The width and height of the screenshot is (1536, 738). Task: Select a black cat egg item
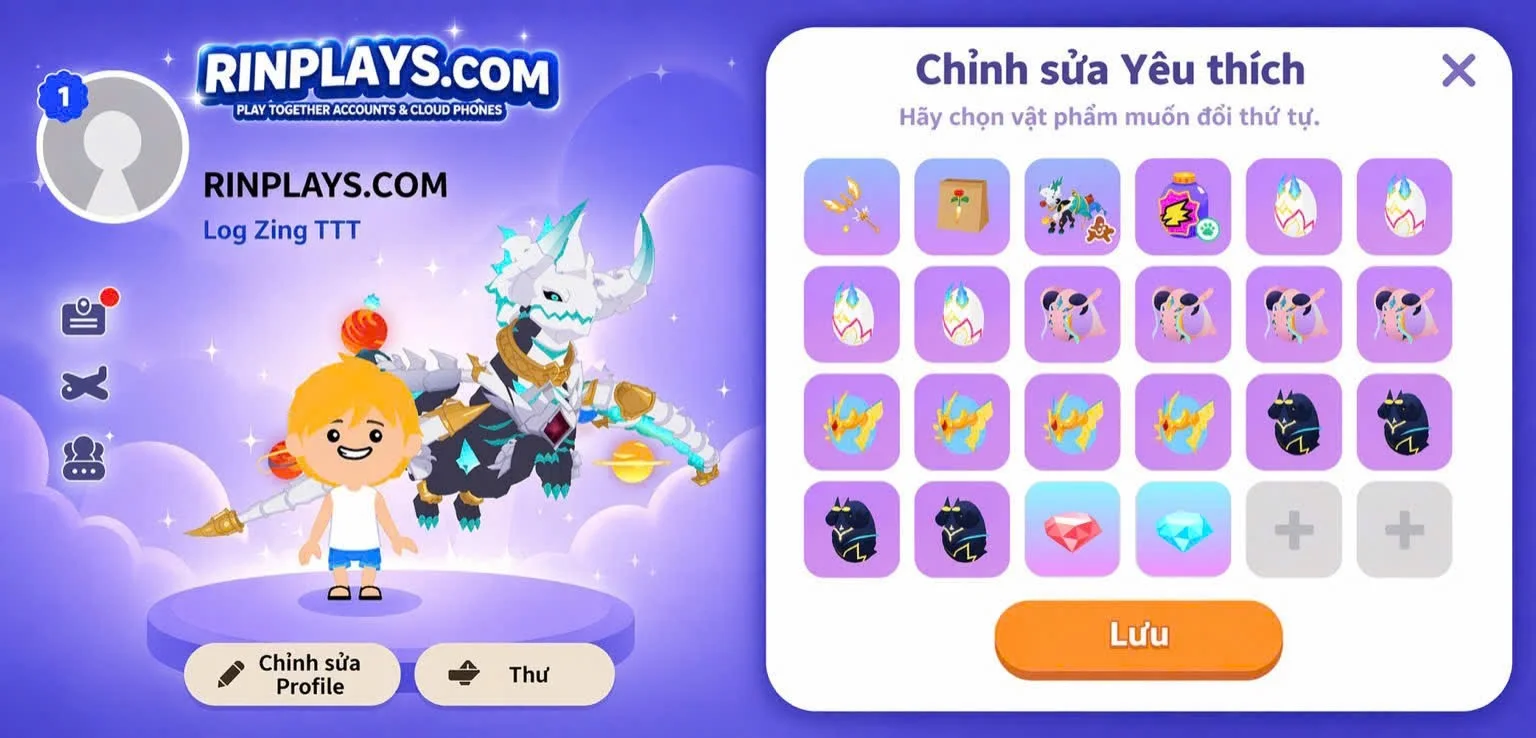pos(1293,422)
